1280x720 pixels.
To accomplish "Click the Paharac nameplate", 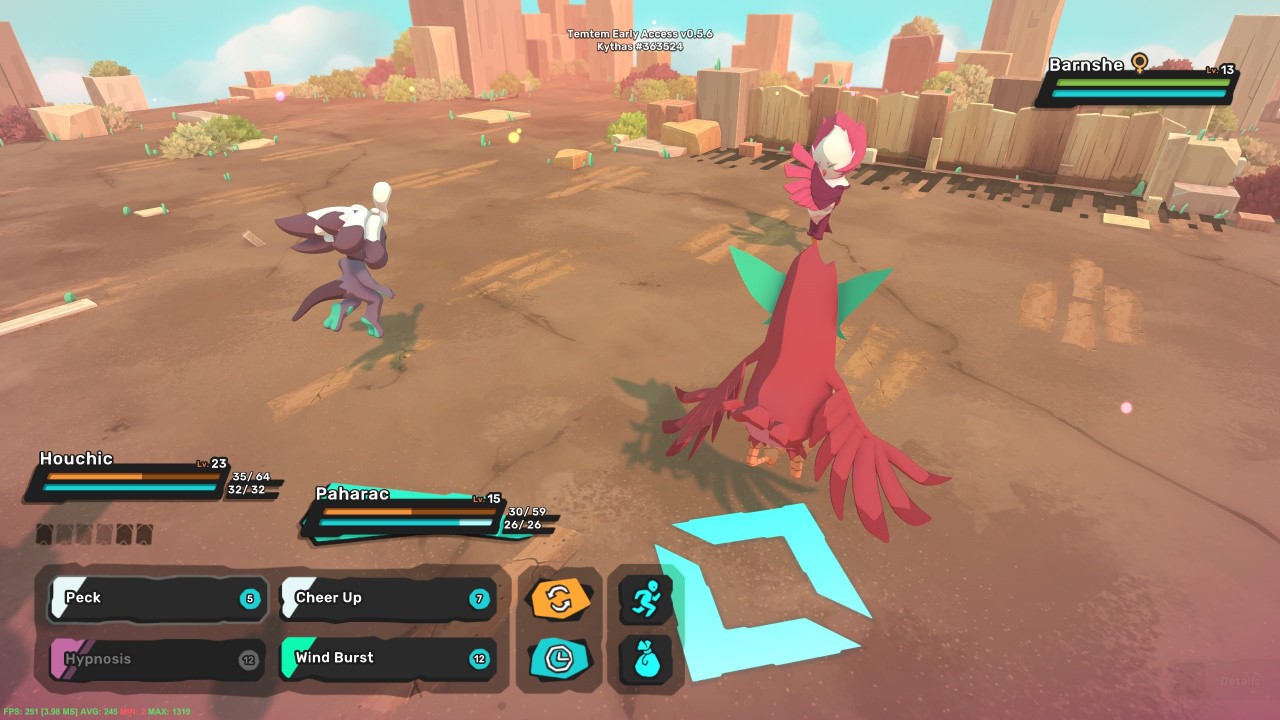I will [352, 495].
